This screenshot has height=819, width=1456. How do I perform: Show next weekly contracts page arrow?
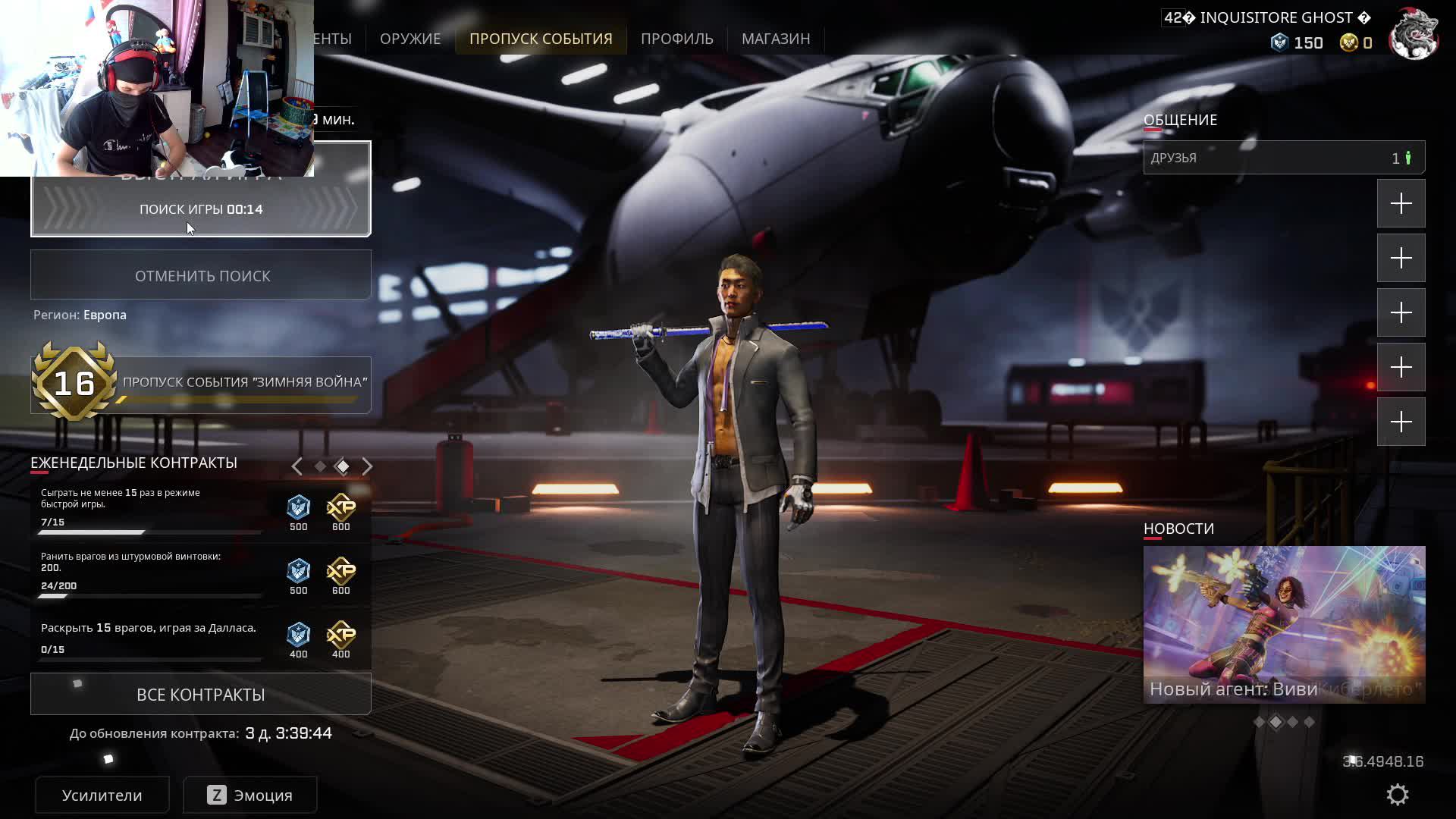[368, 466]
